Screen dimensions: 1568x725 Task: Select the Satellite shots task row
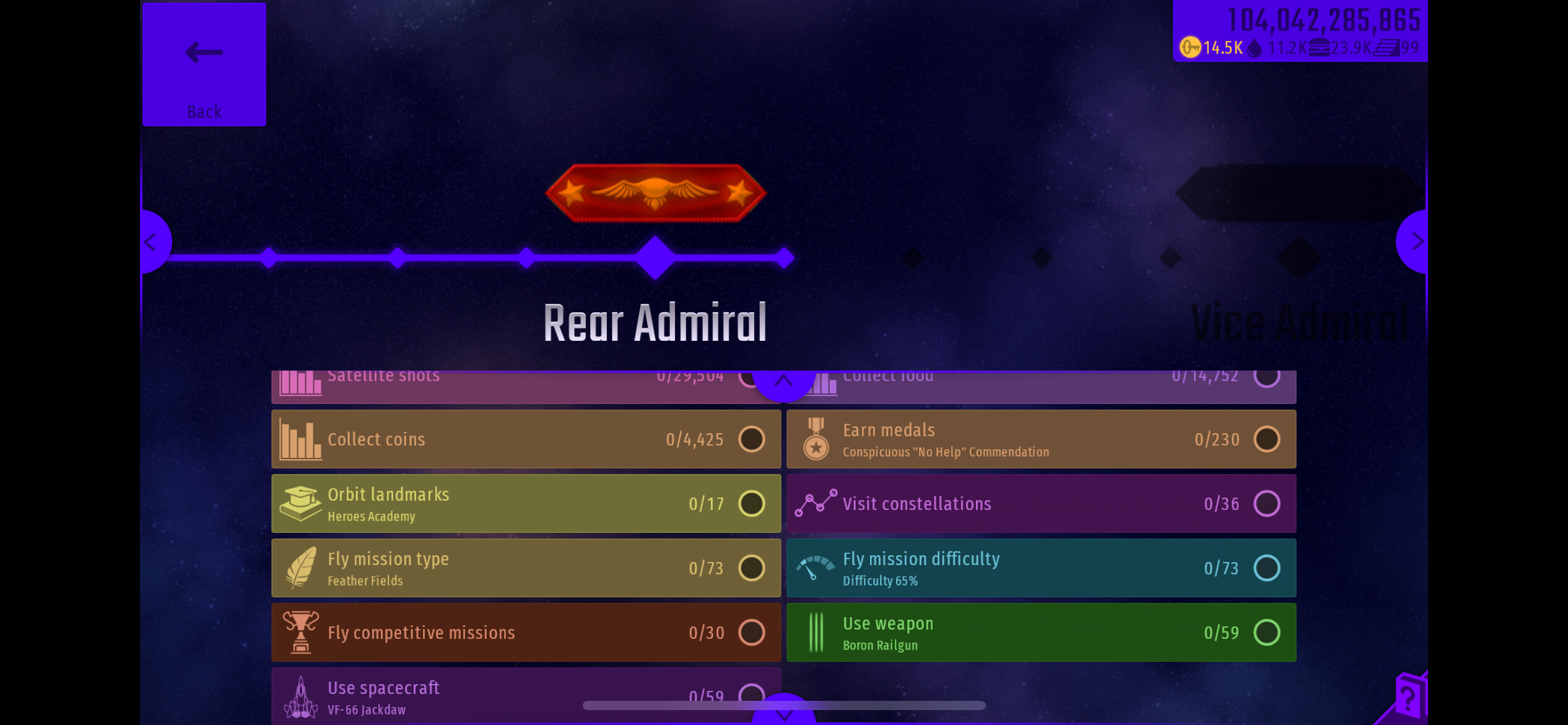495,385
